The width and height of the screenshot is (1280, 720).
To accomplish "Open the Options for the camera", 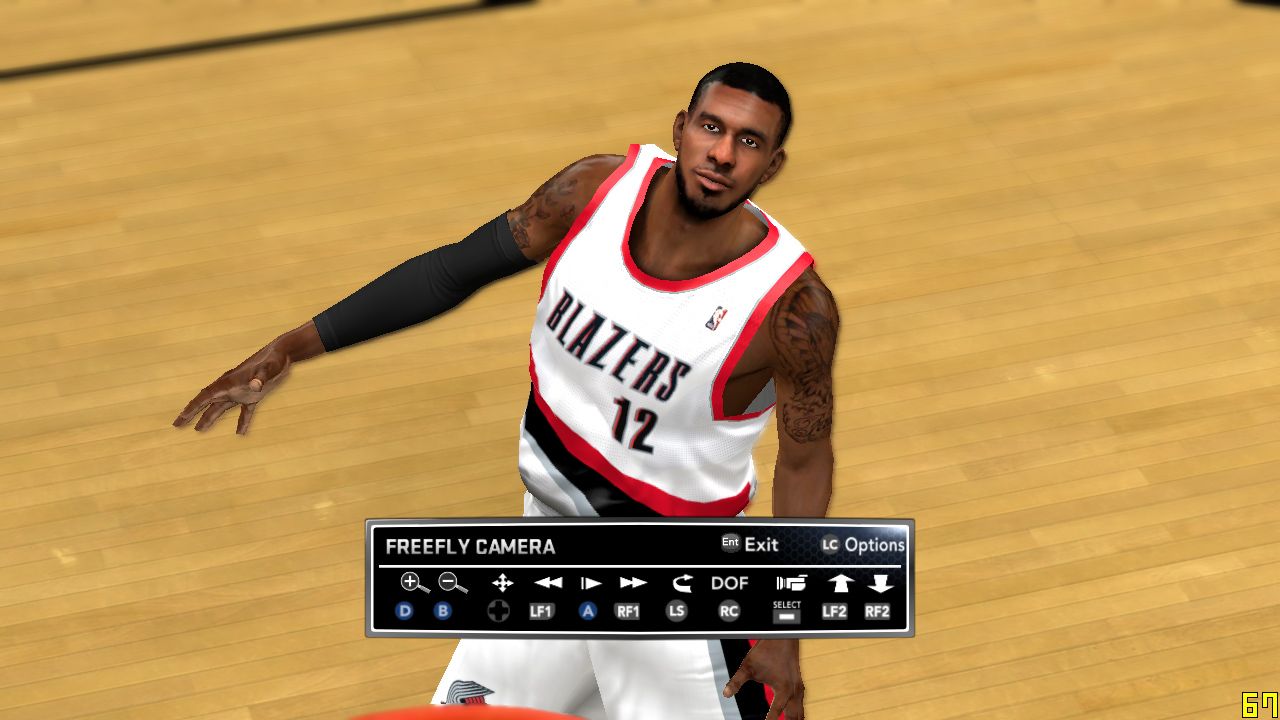I will click(863, 545).
